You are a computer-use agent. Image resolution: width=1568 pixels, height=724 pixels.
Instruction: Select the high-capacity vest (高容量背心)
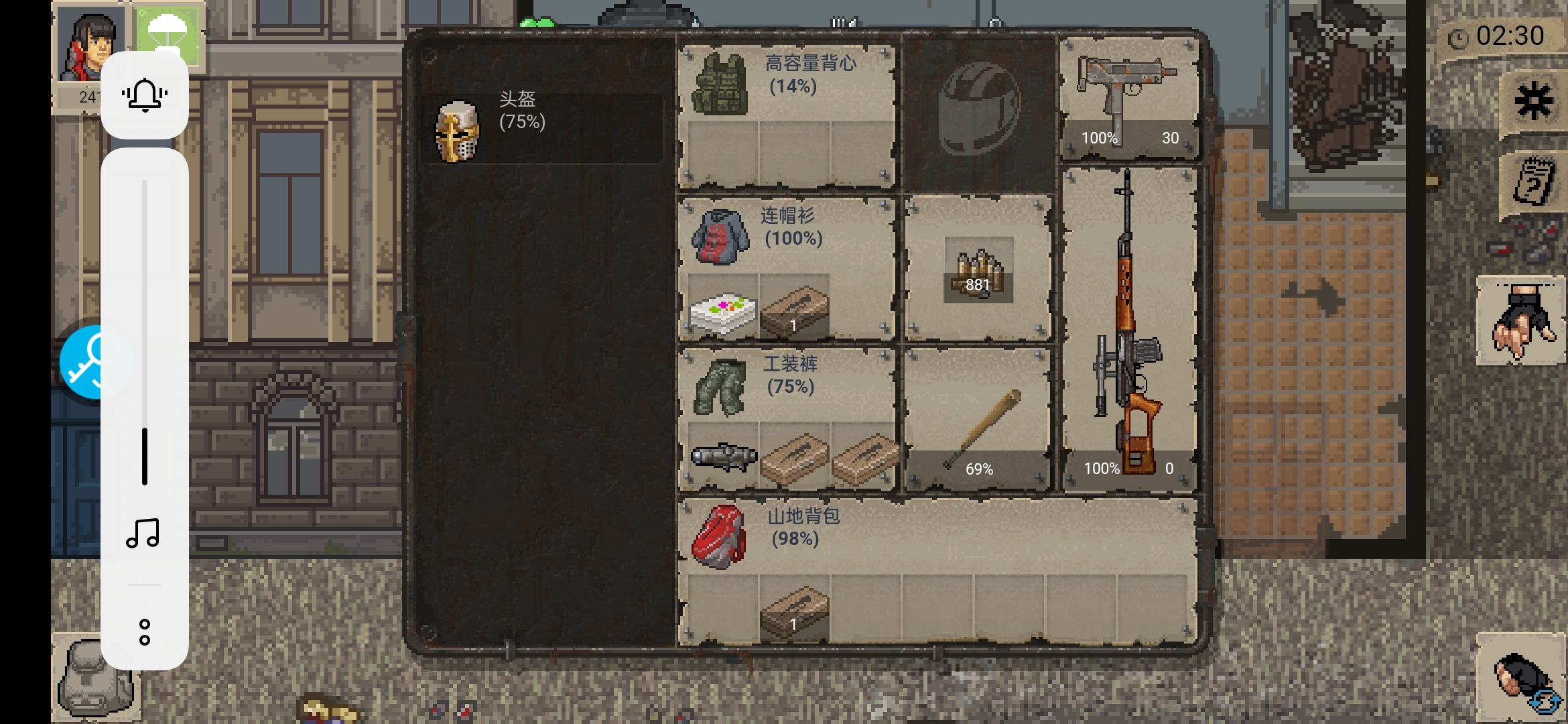coord(722,84)
